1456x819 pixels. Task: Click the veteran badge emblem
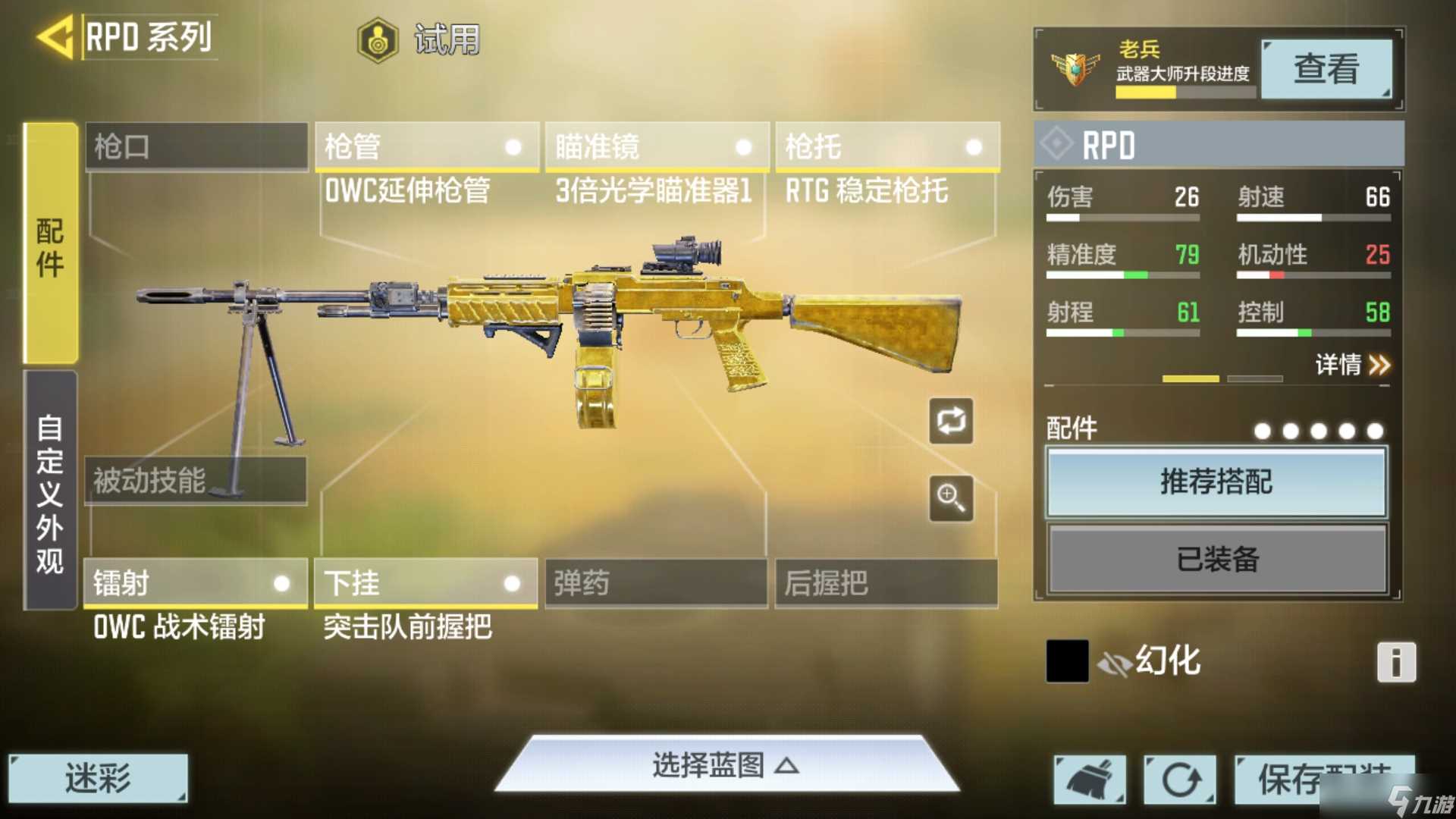pyautogui.click(x=1074, y=70)
